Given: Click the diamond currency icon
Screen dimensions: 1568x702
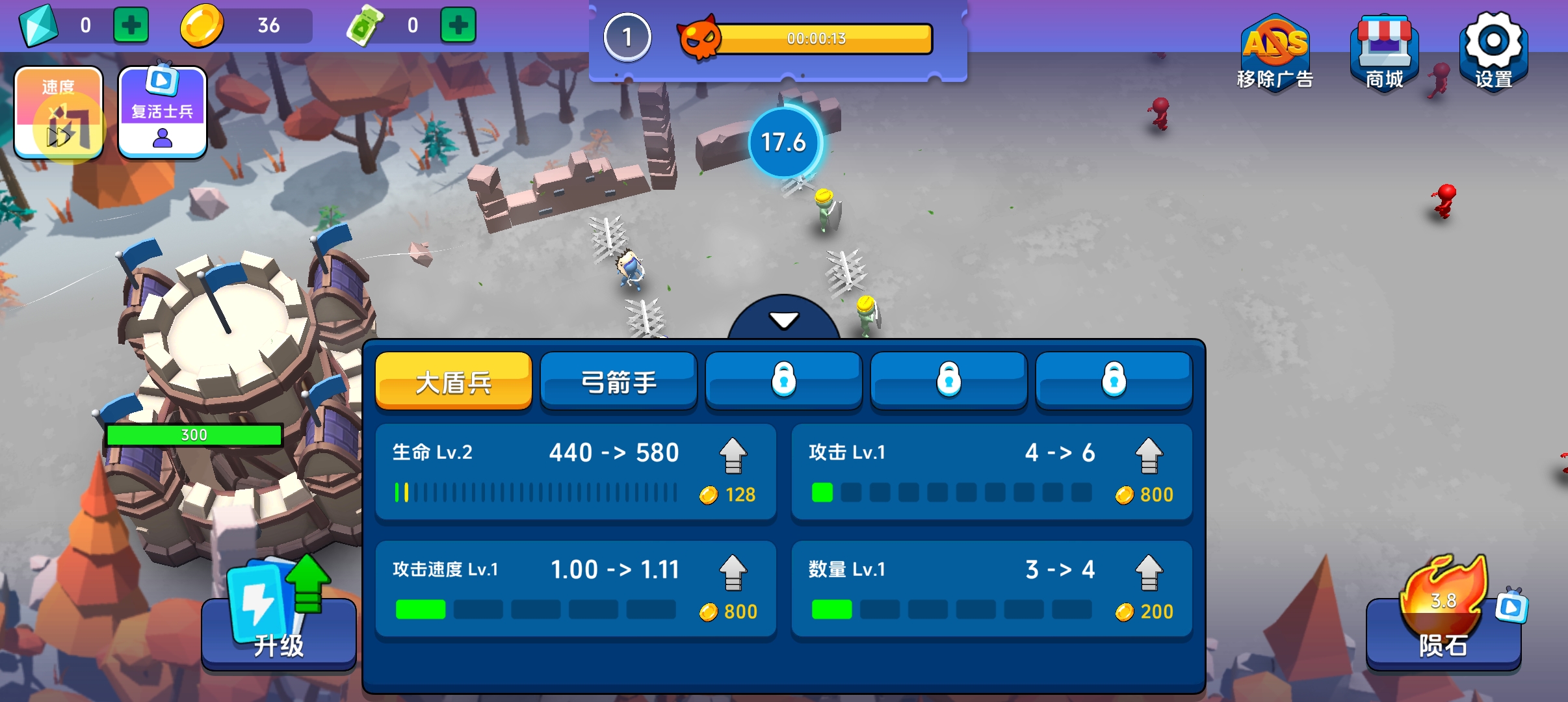Looking at the screenshot, I should [x=39, y=26].
